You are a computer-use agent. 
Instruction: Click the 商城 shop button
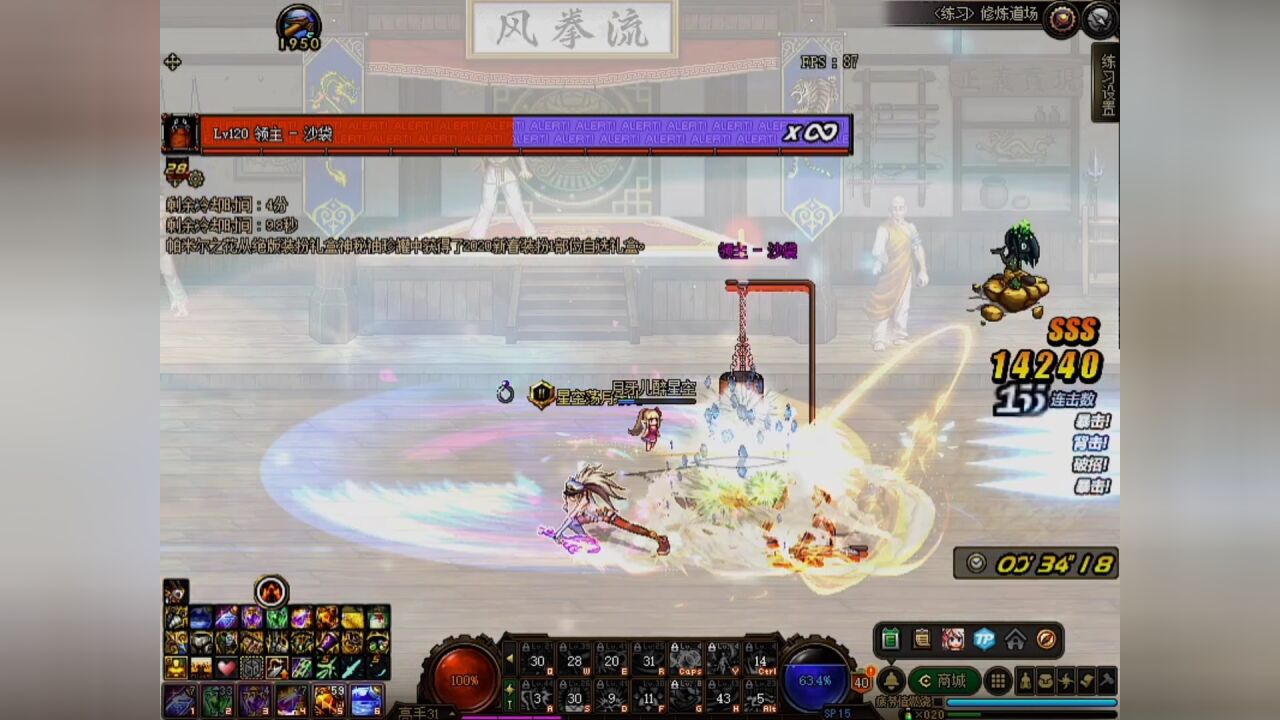tap(946, 680)
